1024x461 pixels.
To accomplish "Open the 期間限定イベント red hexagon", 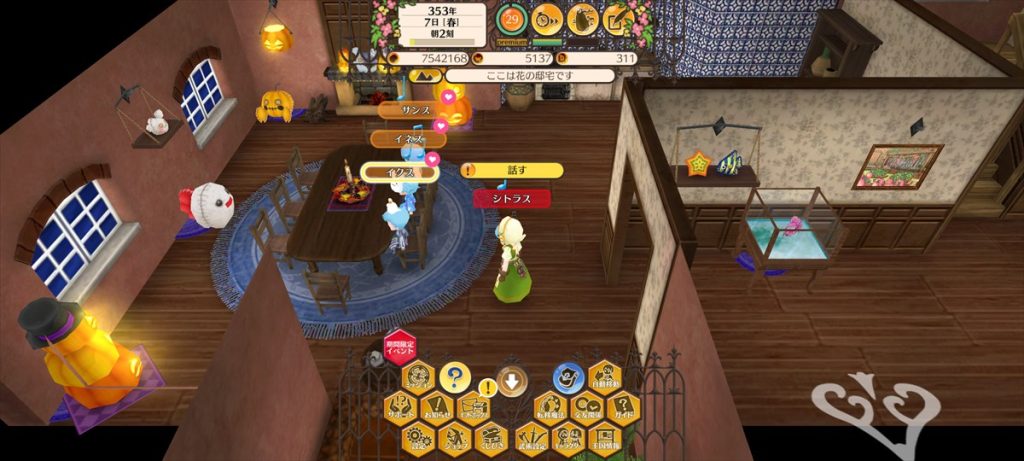I will pos(400,349).
